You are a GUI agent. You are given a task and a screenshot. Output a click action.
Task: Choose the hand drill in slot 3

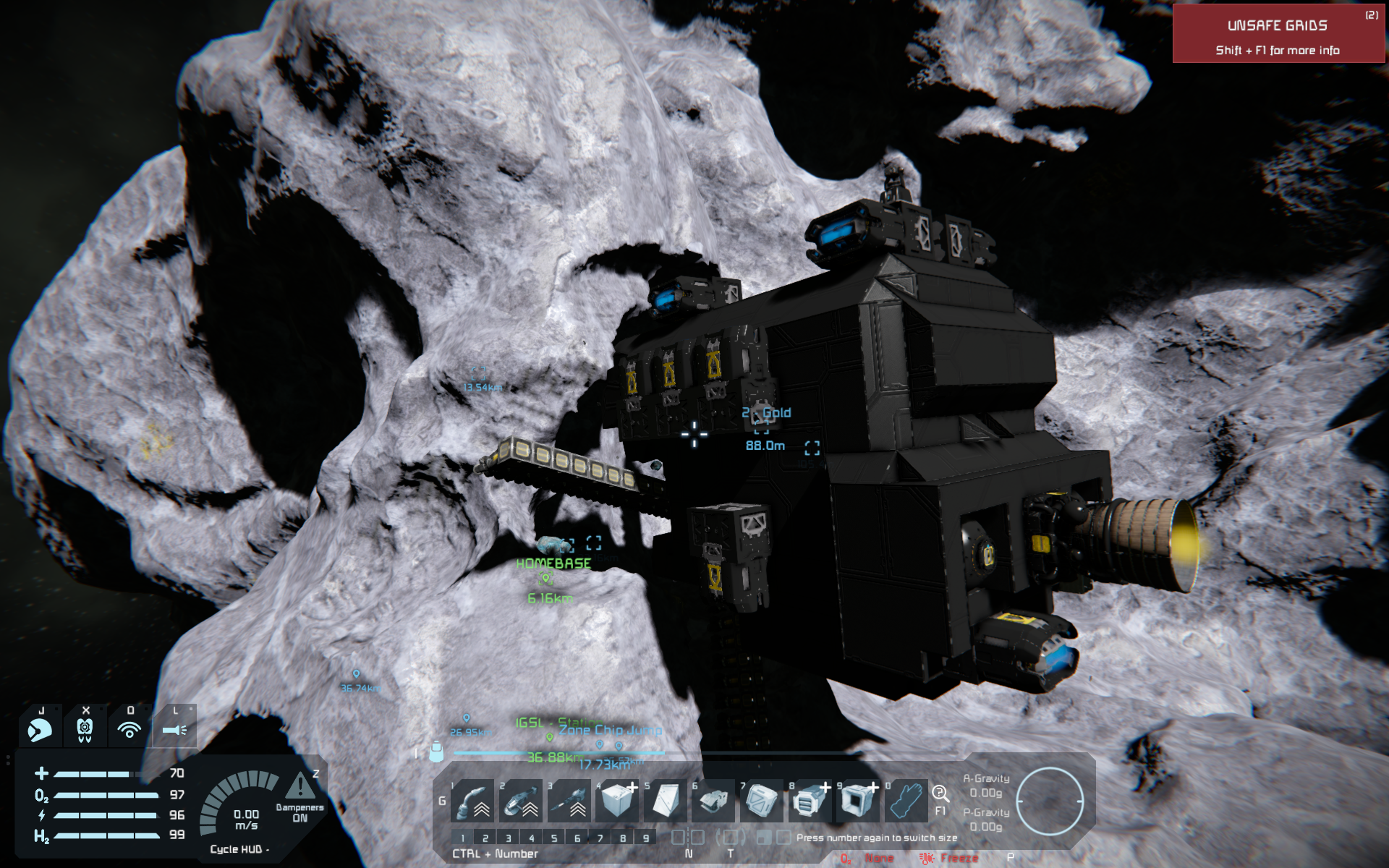pos(569,801)
